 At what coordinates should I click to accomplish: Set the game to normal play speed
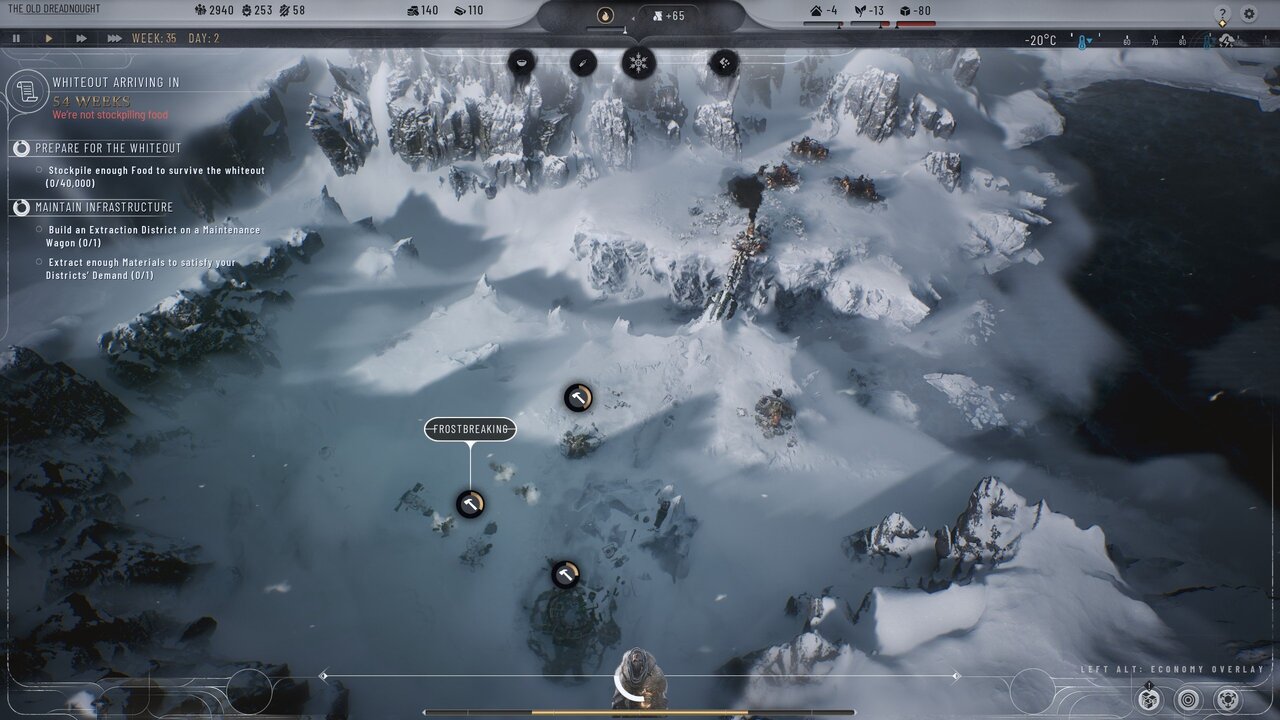[x=49, y=38]
